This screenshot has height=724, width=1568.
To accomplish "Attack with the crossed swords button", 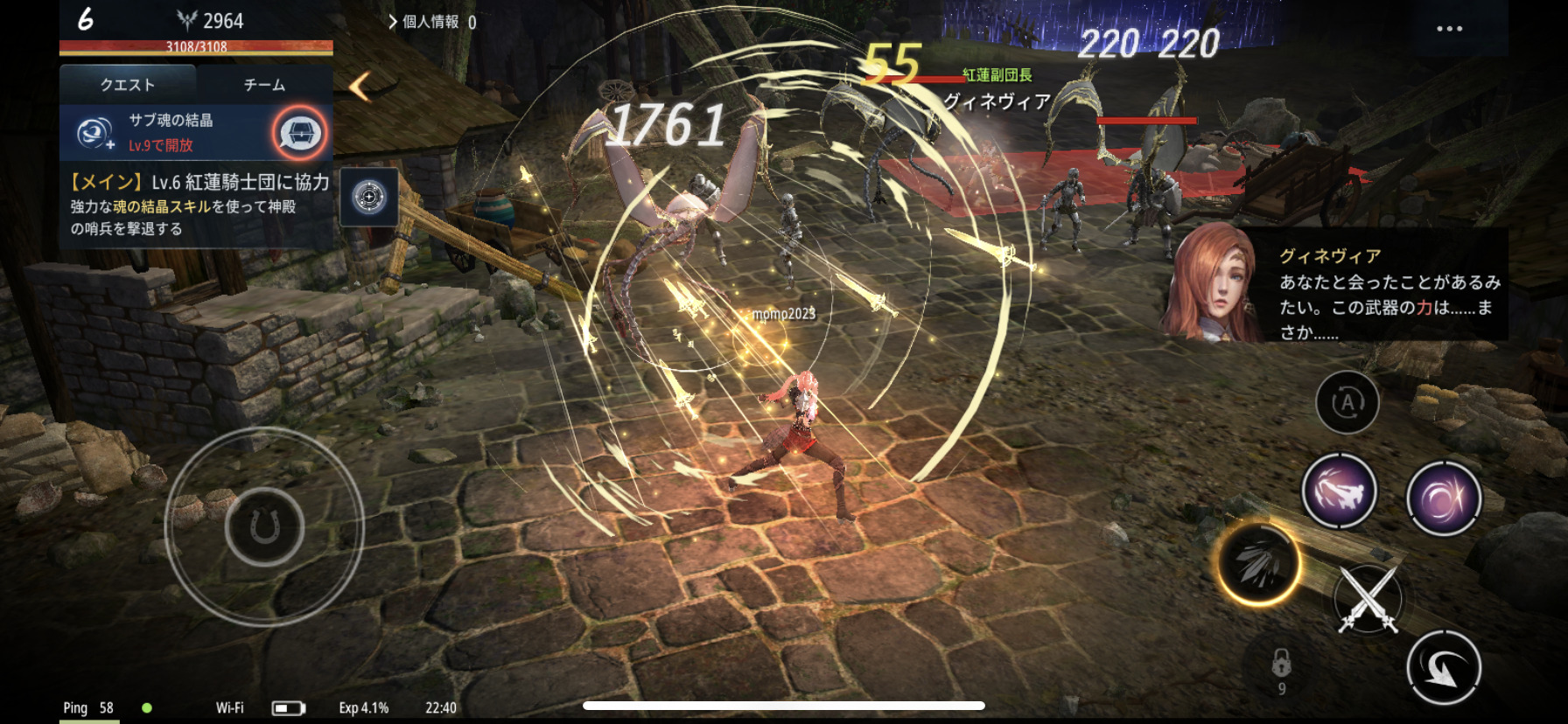I will (1369, 599).
